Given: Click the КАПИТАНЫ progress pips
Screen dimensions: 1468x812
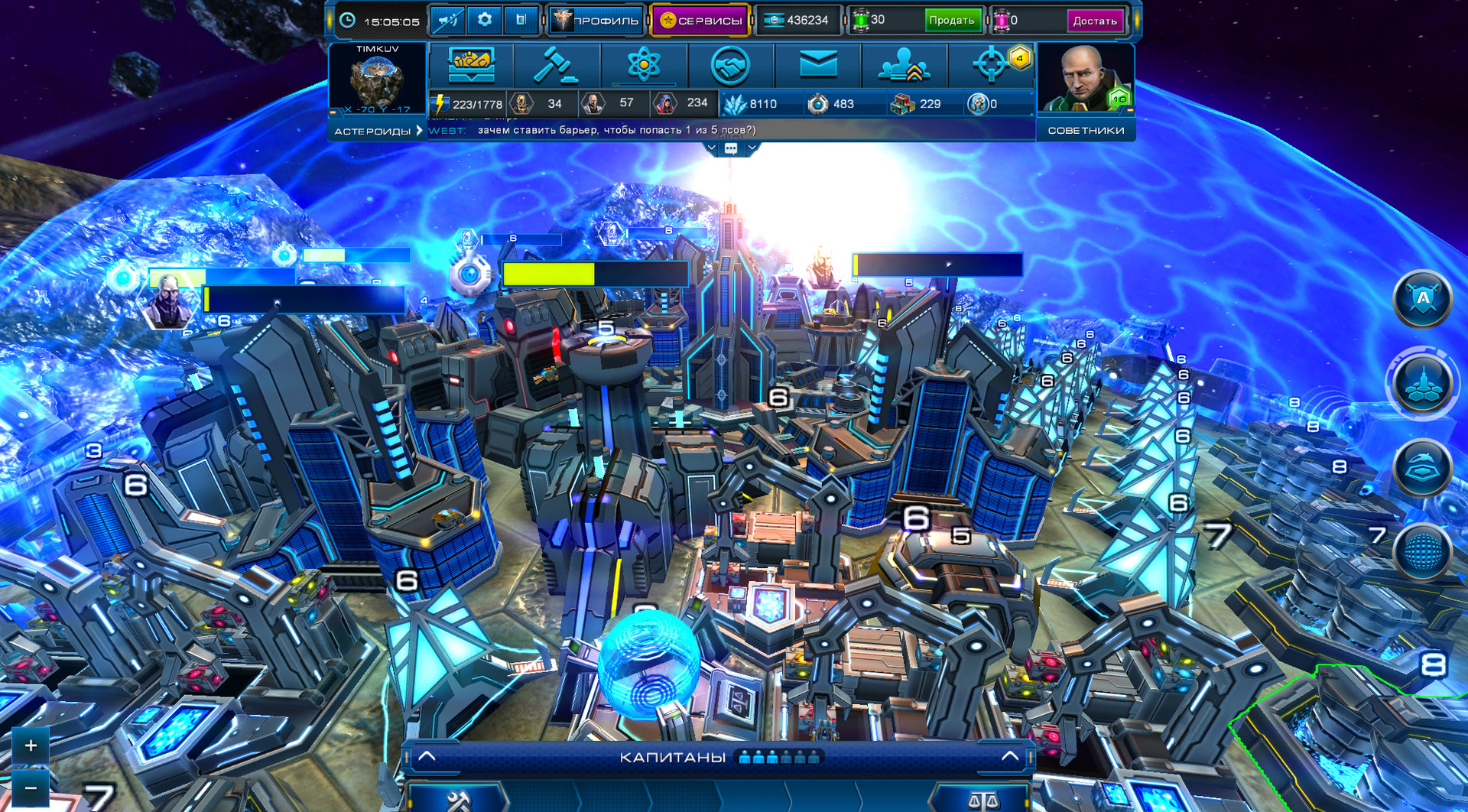Looking at the screenshot, I should pyautogui.click(x=780, y=758).
